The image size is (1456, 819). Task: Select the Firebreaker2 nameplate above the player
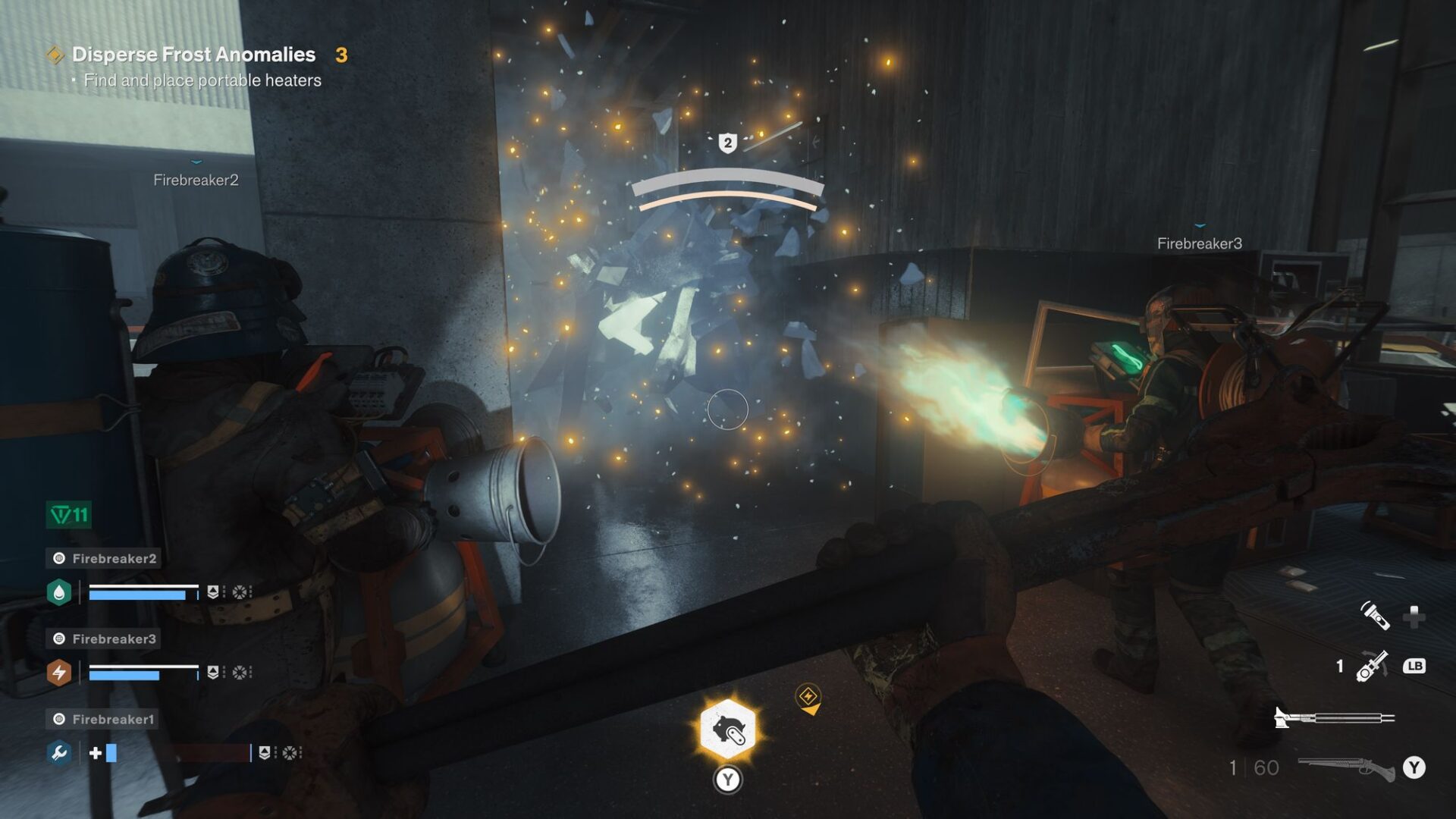196,180
